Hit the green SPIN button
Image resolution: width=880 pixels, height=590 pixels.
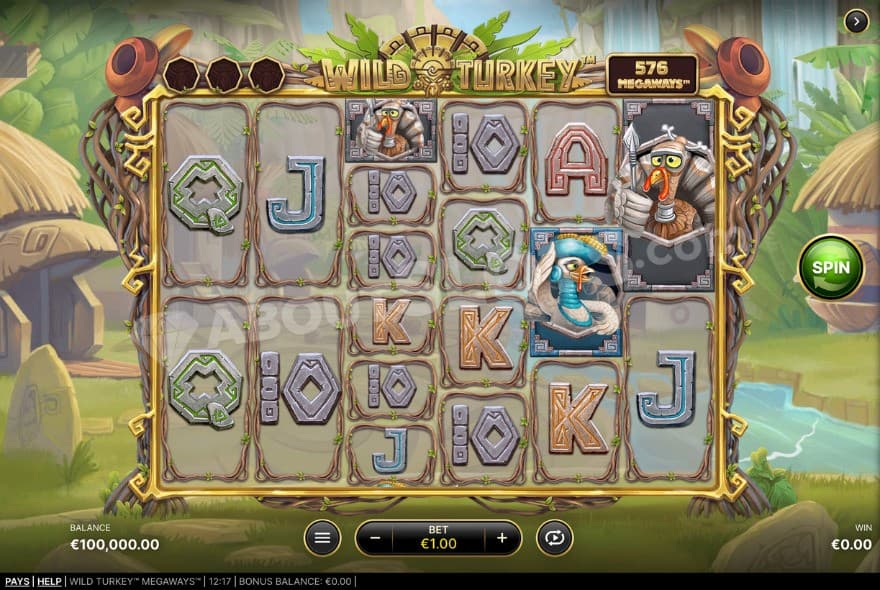[831, 267]
